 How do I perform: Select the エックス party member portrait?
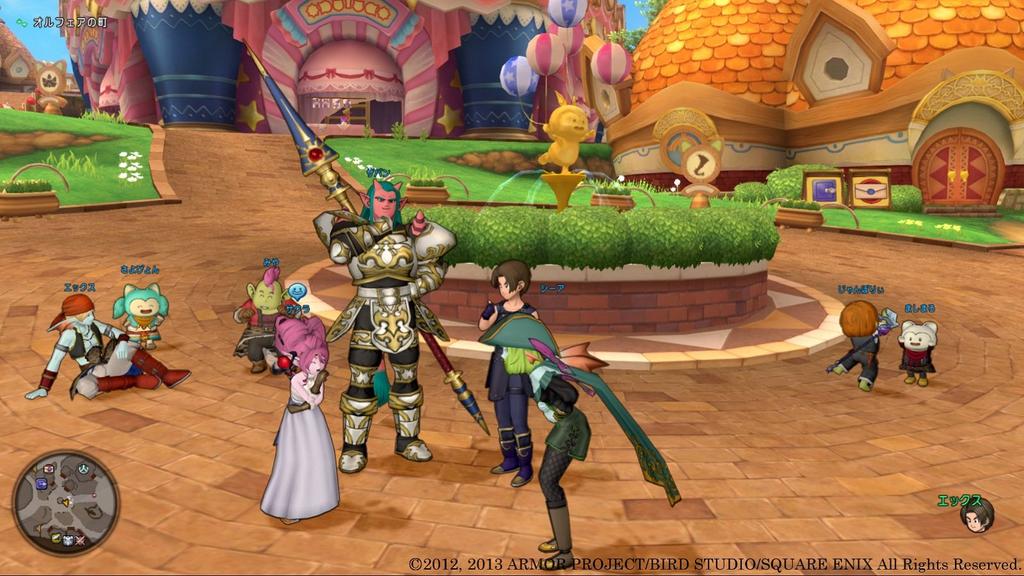[976, 516]
